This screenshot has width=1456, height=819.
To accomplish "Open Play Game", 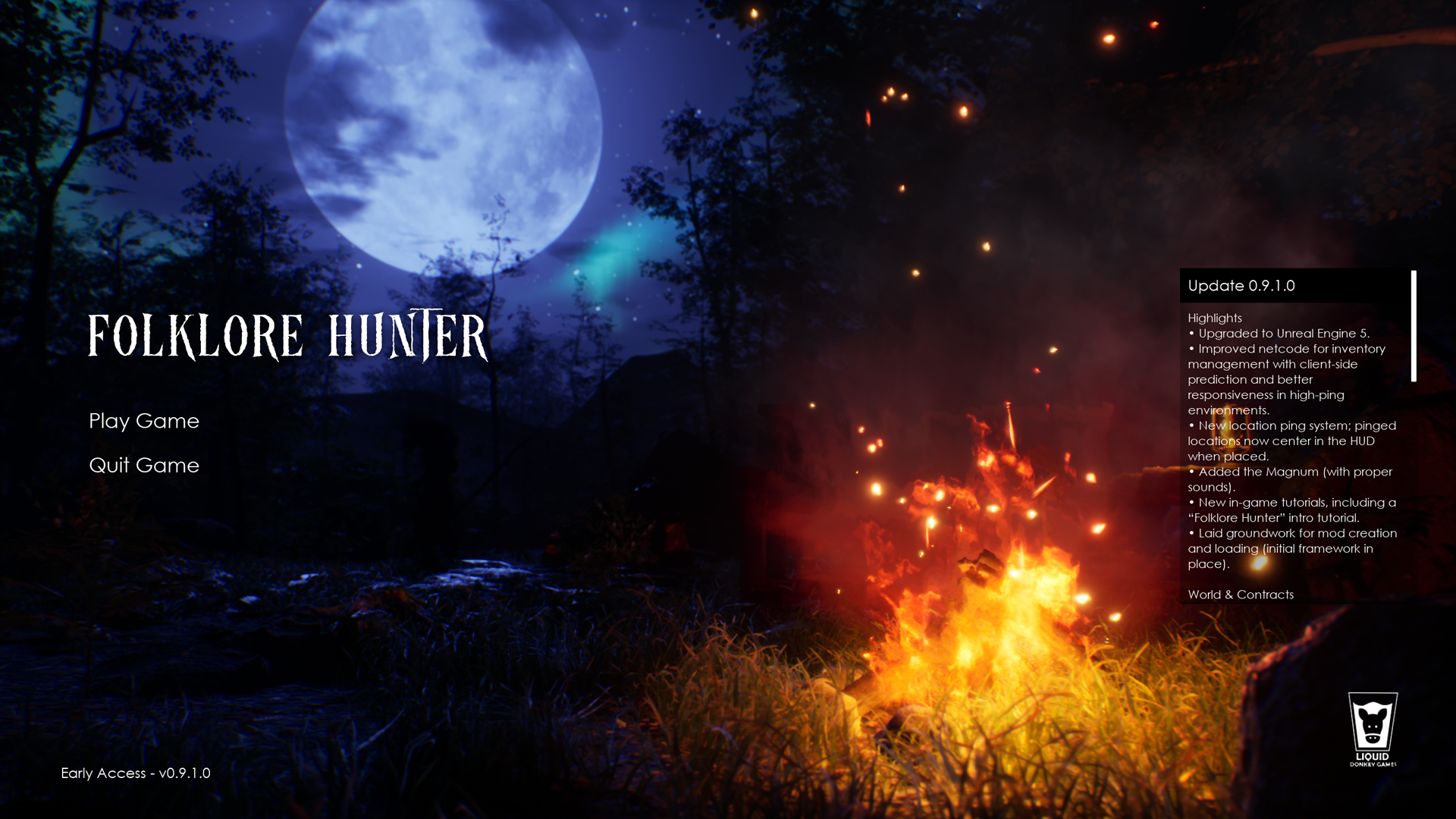I will pyautogui.click(x=144, y=422).
